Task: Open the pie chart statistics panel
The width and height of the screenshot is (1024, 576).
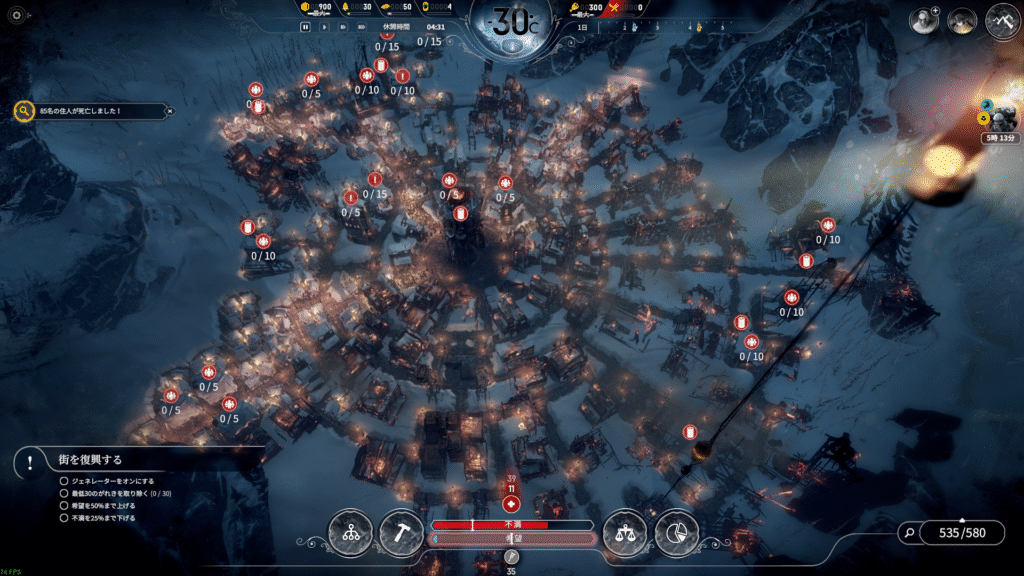Action: point(676,533)
